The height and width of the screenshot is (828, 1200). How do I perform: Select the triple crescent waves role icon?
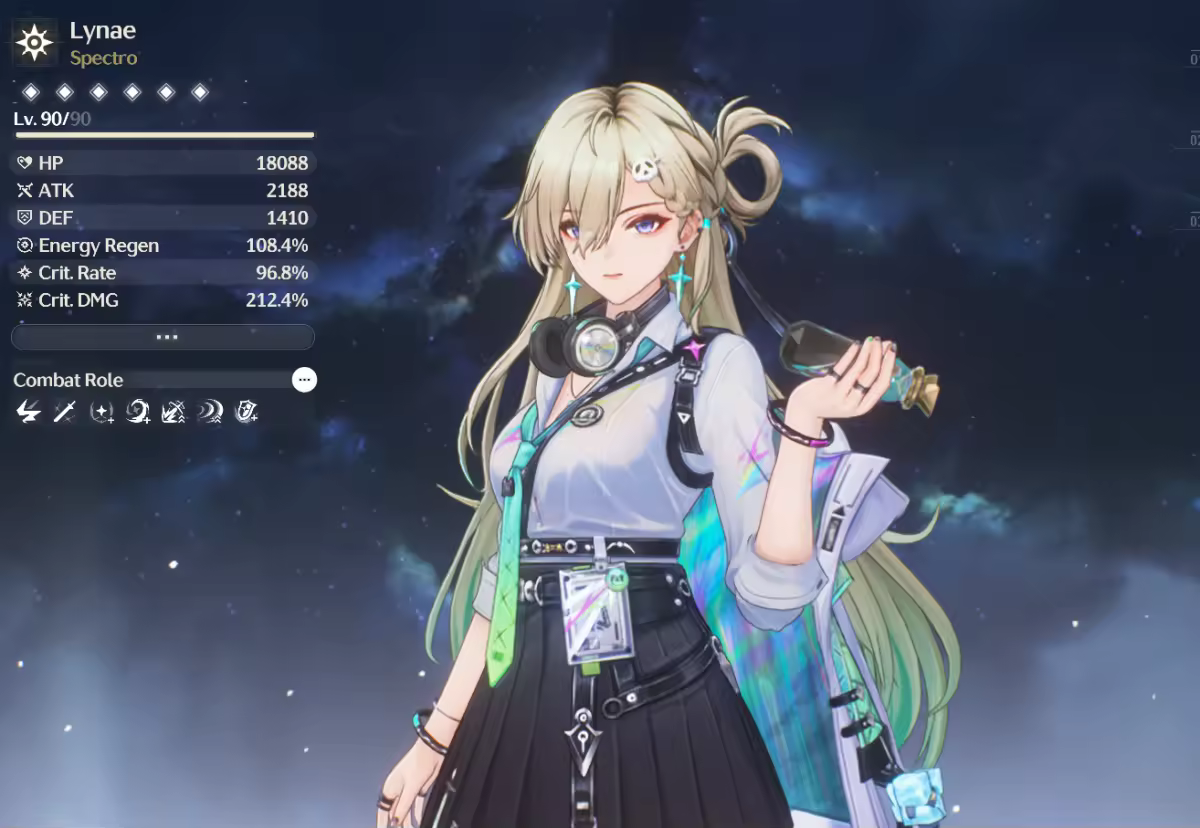(x=210, y=410)
